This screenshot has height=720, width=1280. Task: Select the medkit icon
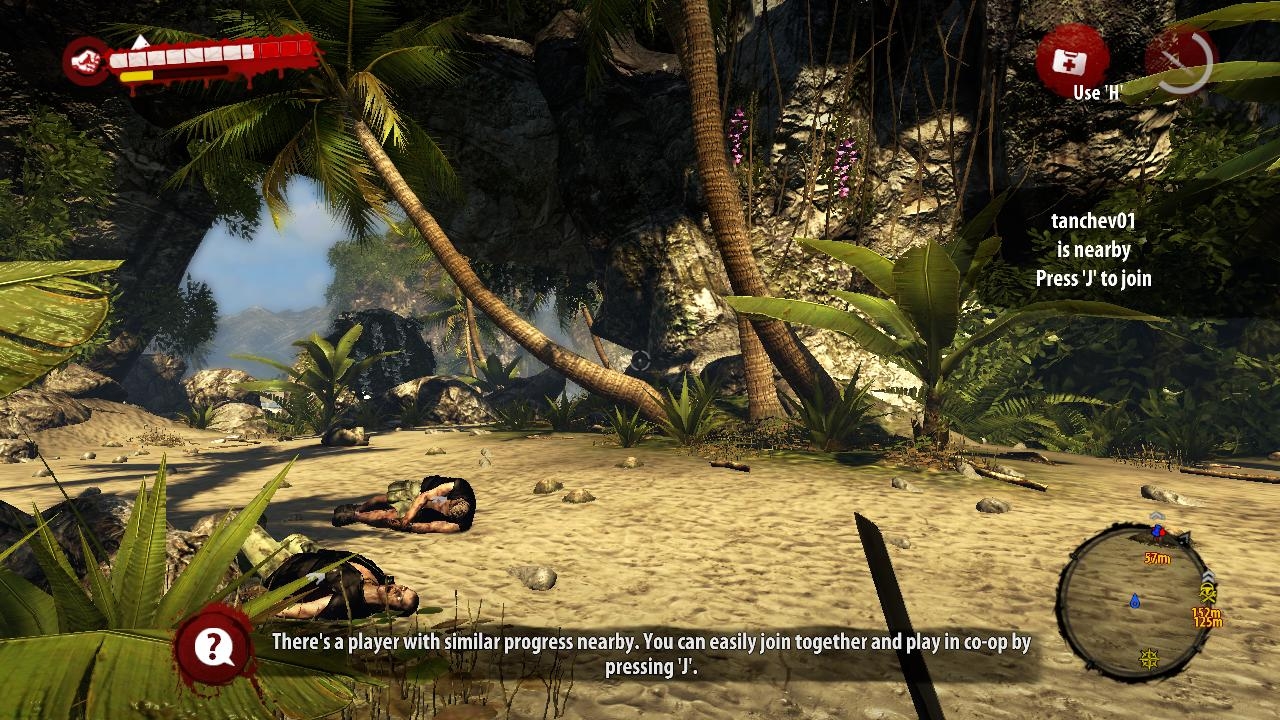tap(1071, 62)
